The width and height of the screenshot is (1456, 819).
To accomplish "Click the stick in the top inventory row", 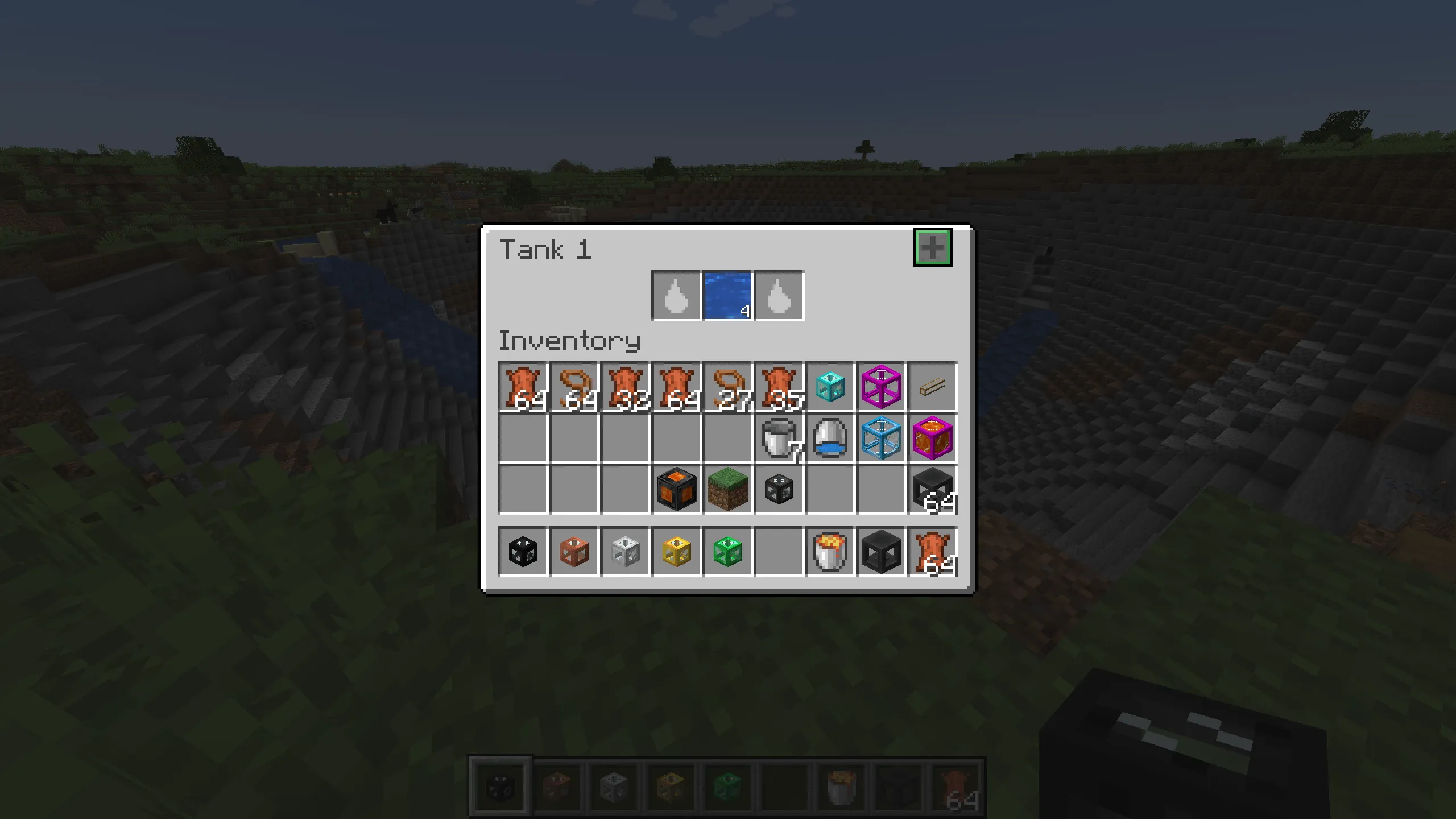I will tap(933, 387).
